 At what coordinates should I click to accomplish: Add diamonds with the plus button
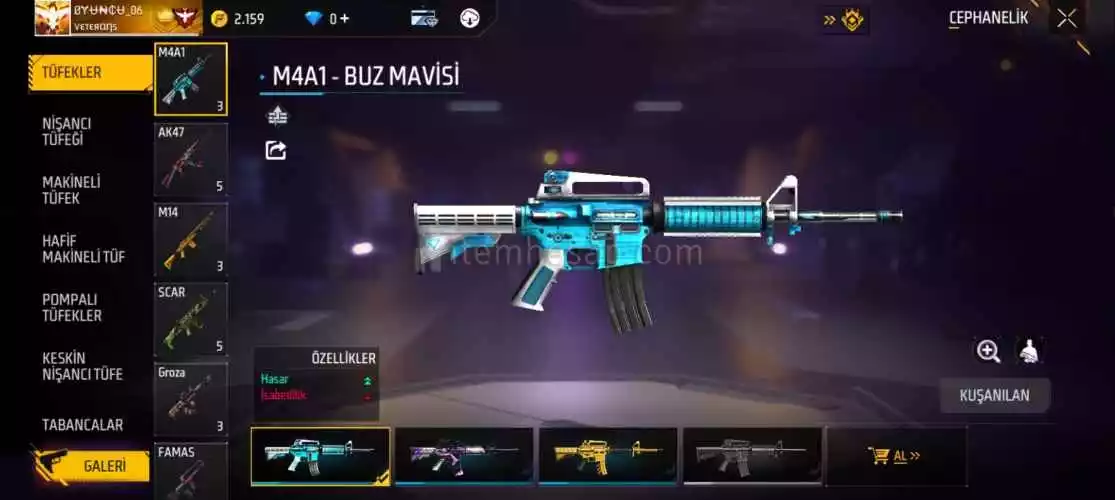(x=344, y=18)
